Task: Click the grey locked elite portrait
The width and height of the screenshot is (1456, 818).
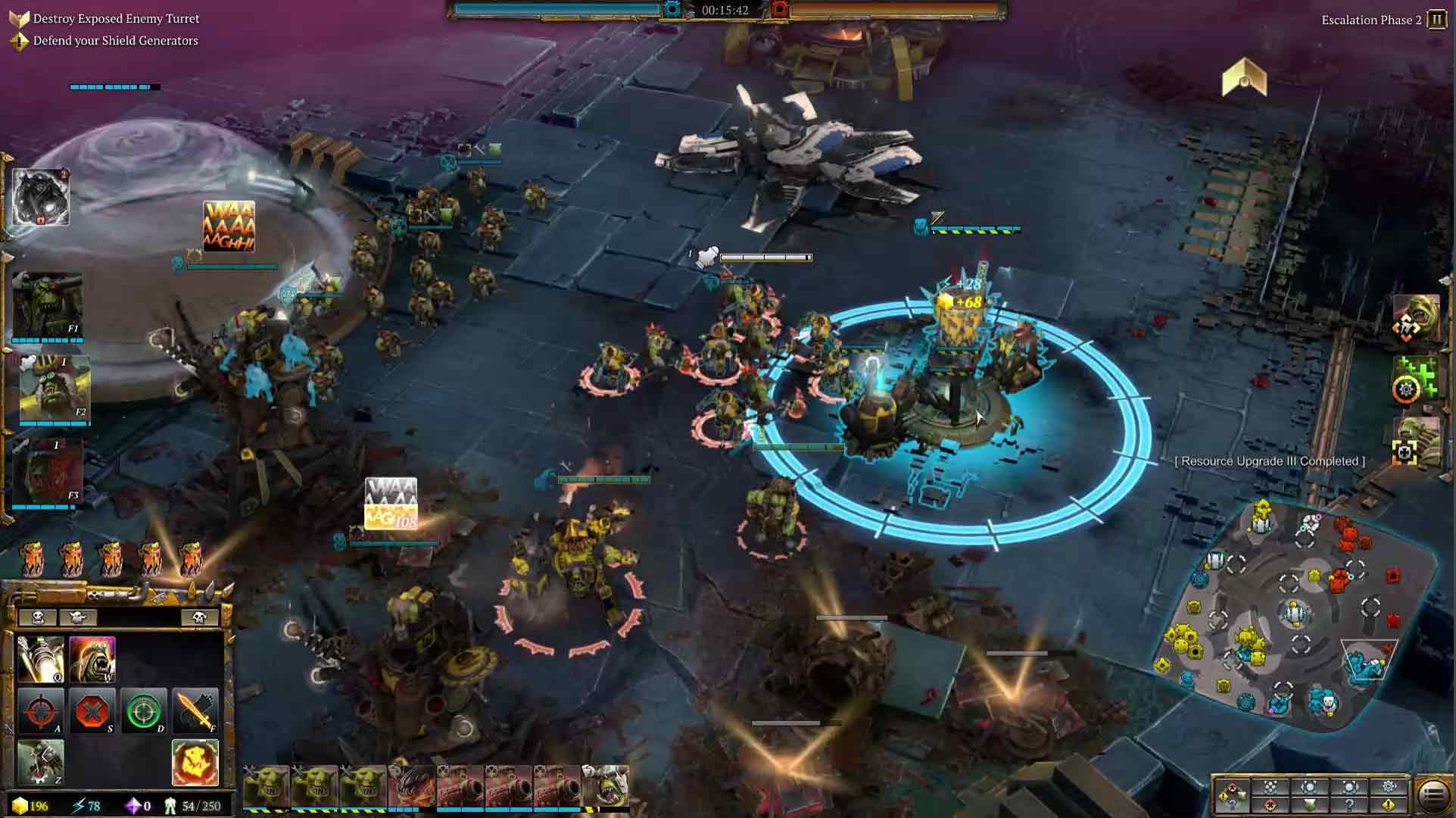Action: tap(41, 197)
